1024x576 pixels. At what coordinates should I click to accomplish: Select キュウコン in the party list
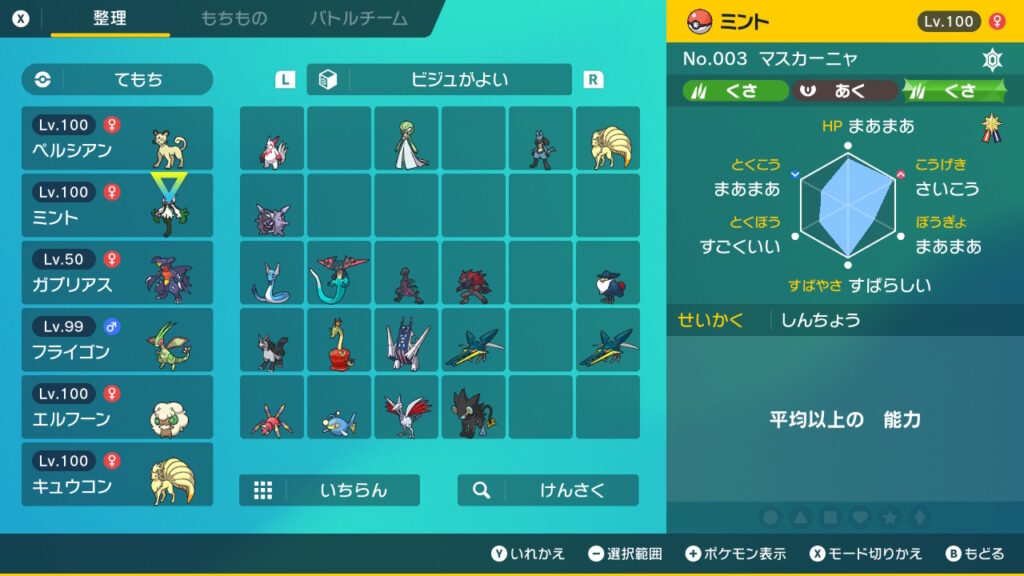coord(117,473)
